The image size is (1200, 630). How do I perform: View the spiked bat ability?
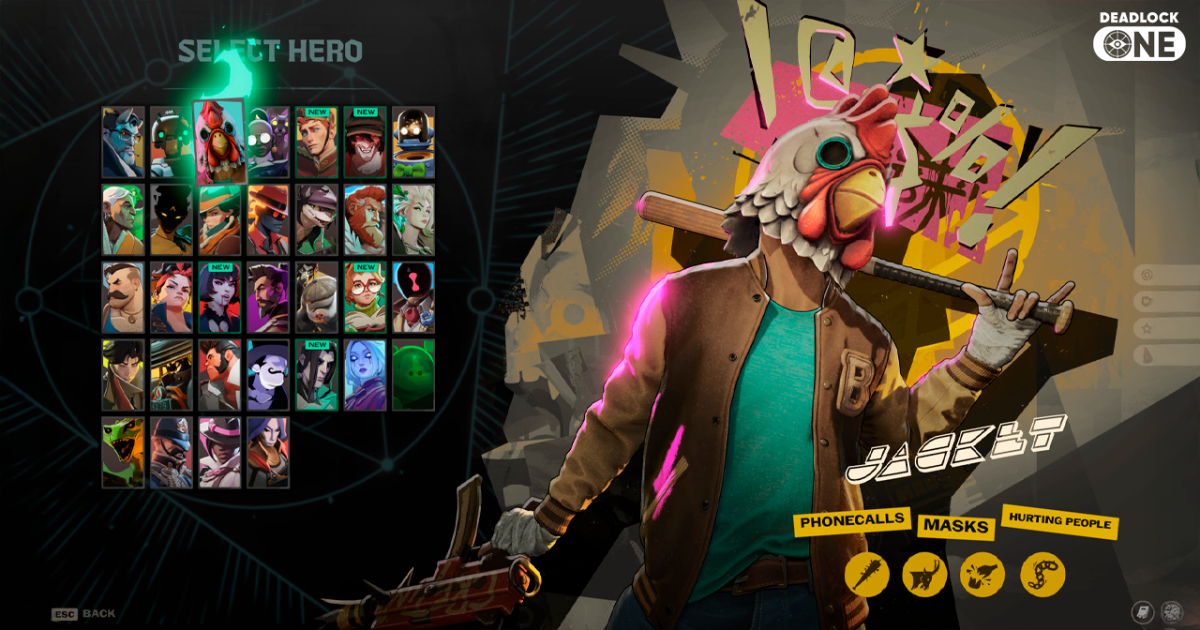[x=866, y=574]
